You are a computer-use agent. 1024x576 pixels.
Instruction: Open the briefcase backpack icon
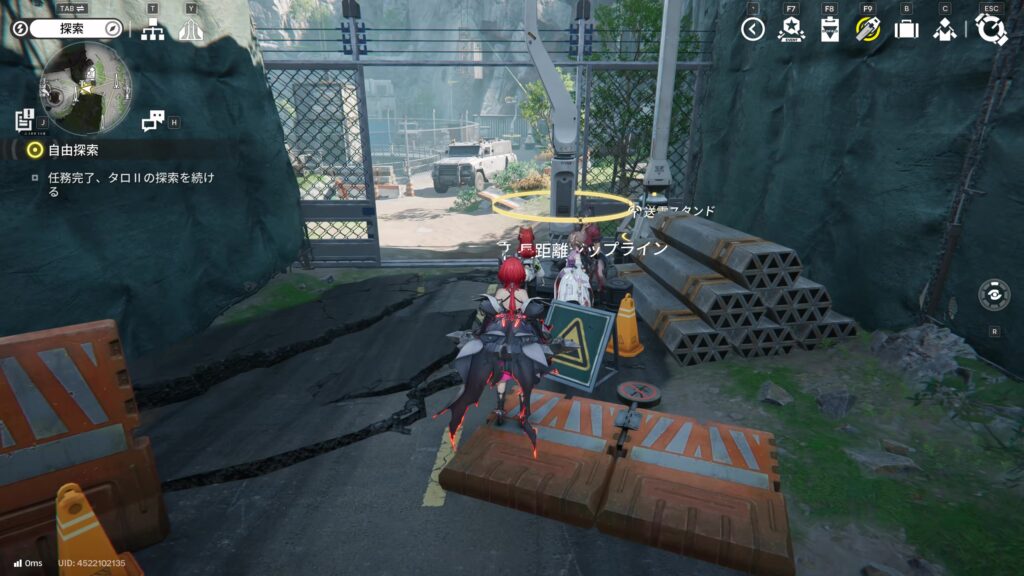906,29
